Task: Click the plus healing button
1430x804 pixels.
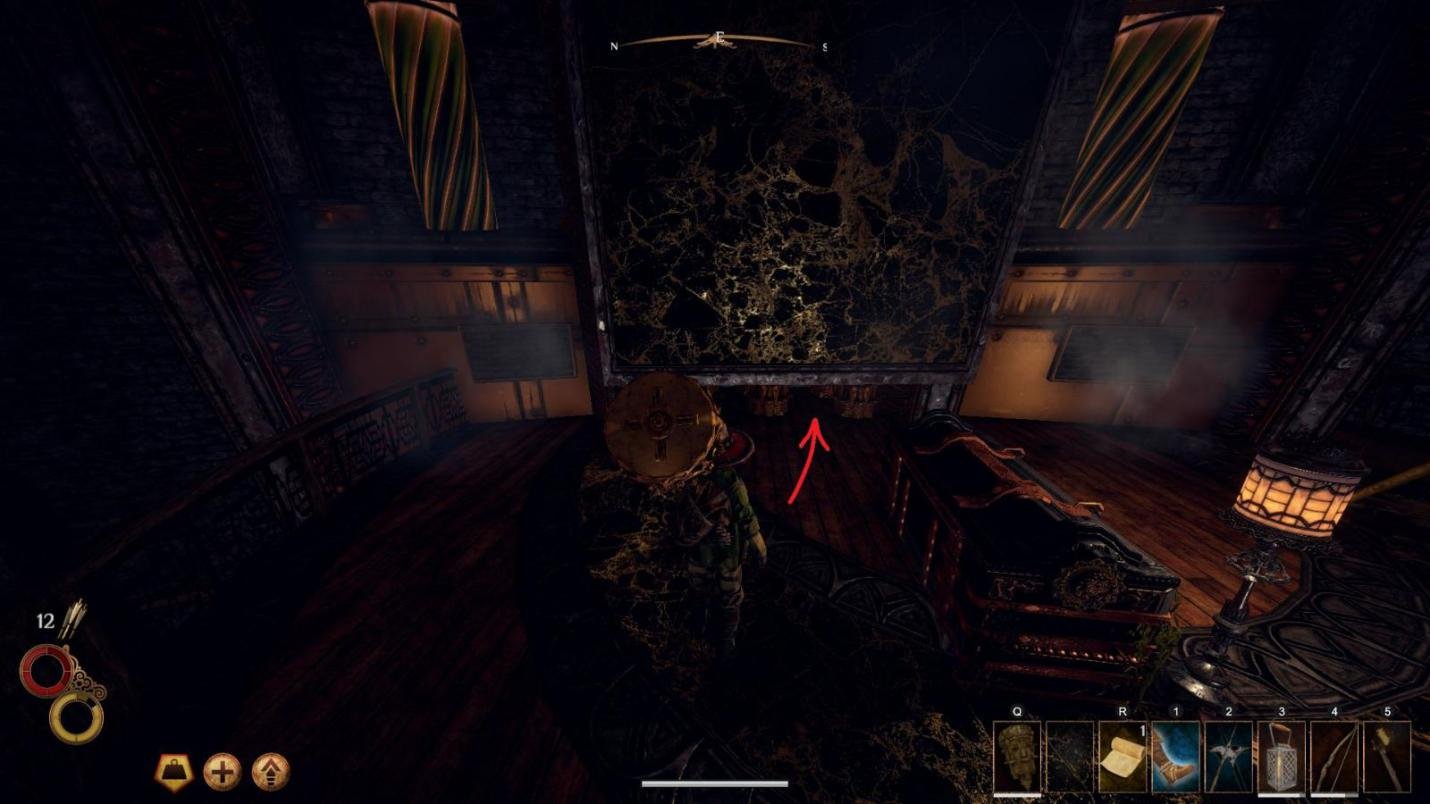Action: (224, 771)
